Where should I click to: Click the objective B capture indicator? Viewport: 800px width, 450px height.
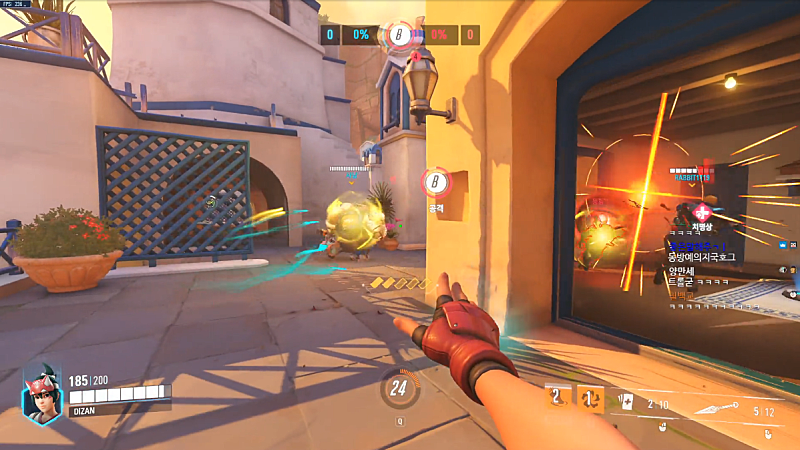[x=400, y=35]
